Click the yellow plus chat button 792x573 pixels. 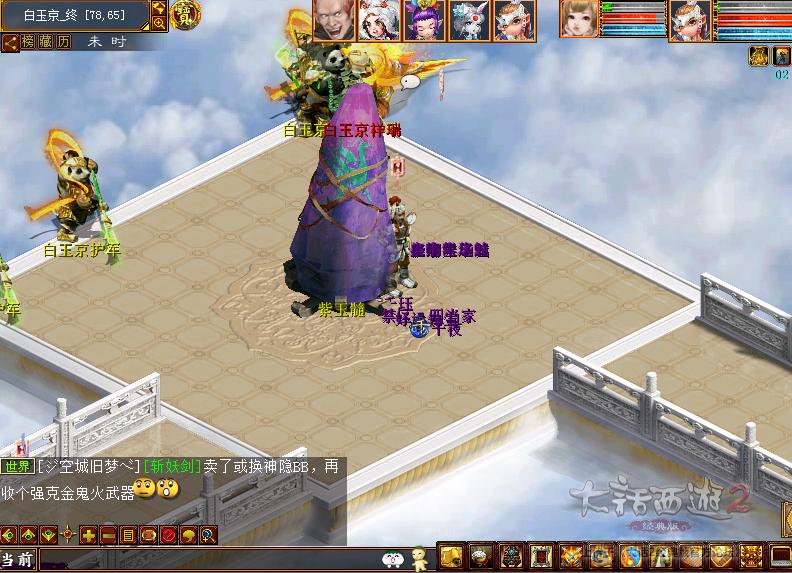89,535
